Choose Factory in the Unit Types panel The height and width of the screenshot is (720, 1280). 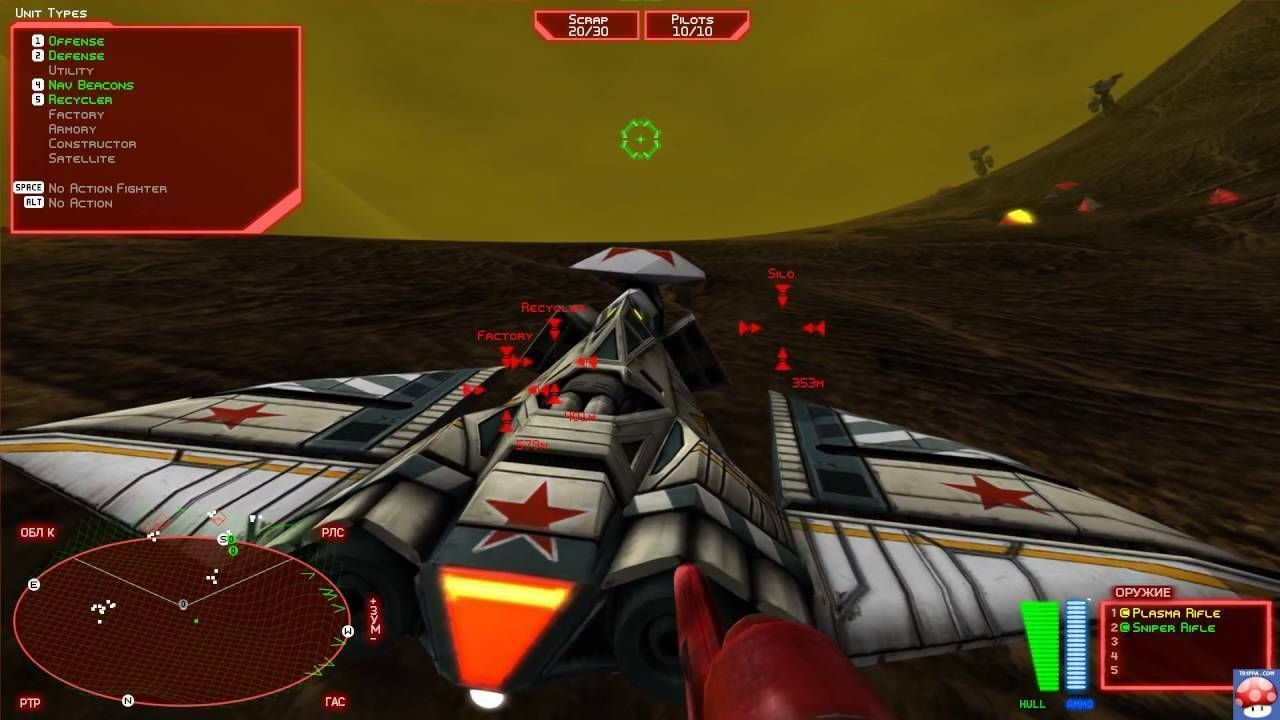[76, 115]
